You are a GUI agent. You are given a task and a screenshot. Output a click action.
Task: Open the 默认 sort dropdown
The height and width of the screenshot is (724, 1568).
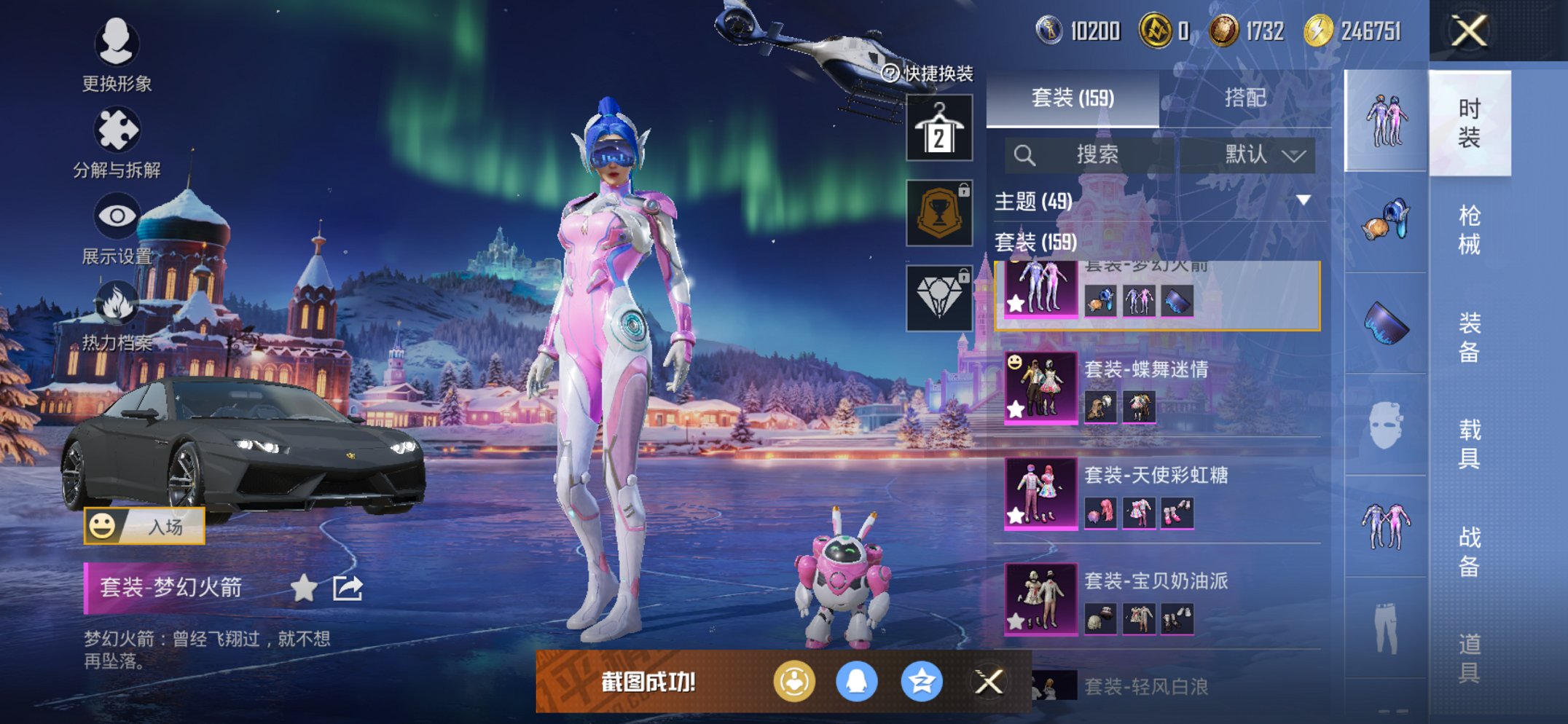pos(1264,154)
